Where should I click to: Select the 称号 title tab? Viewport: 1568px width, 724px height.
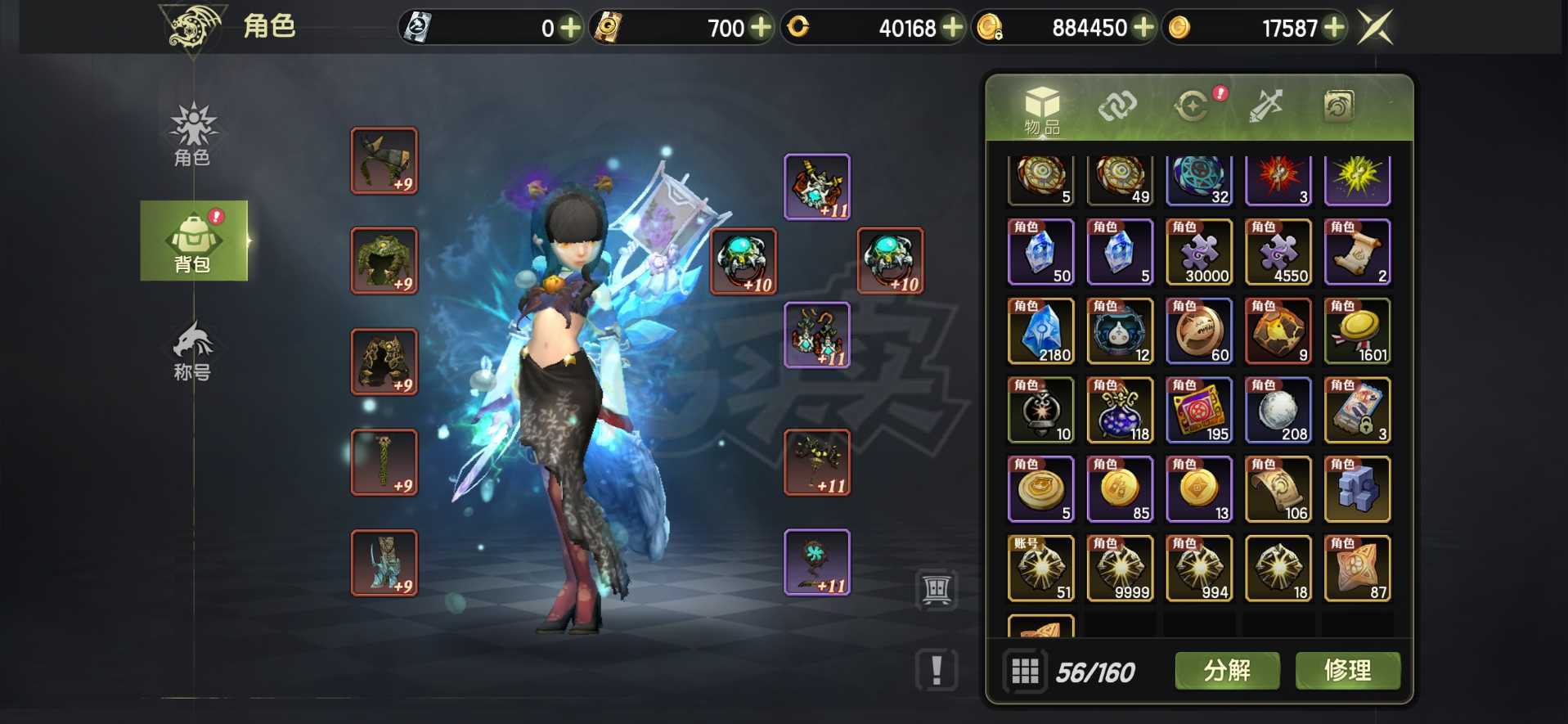coord(193,352)
